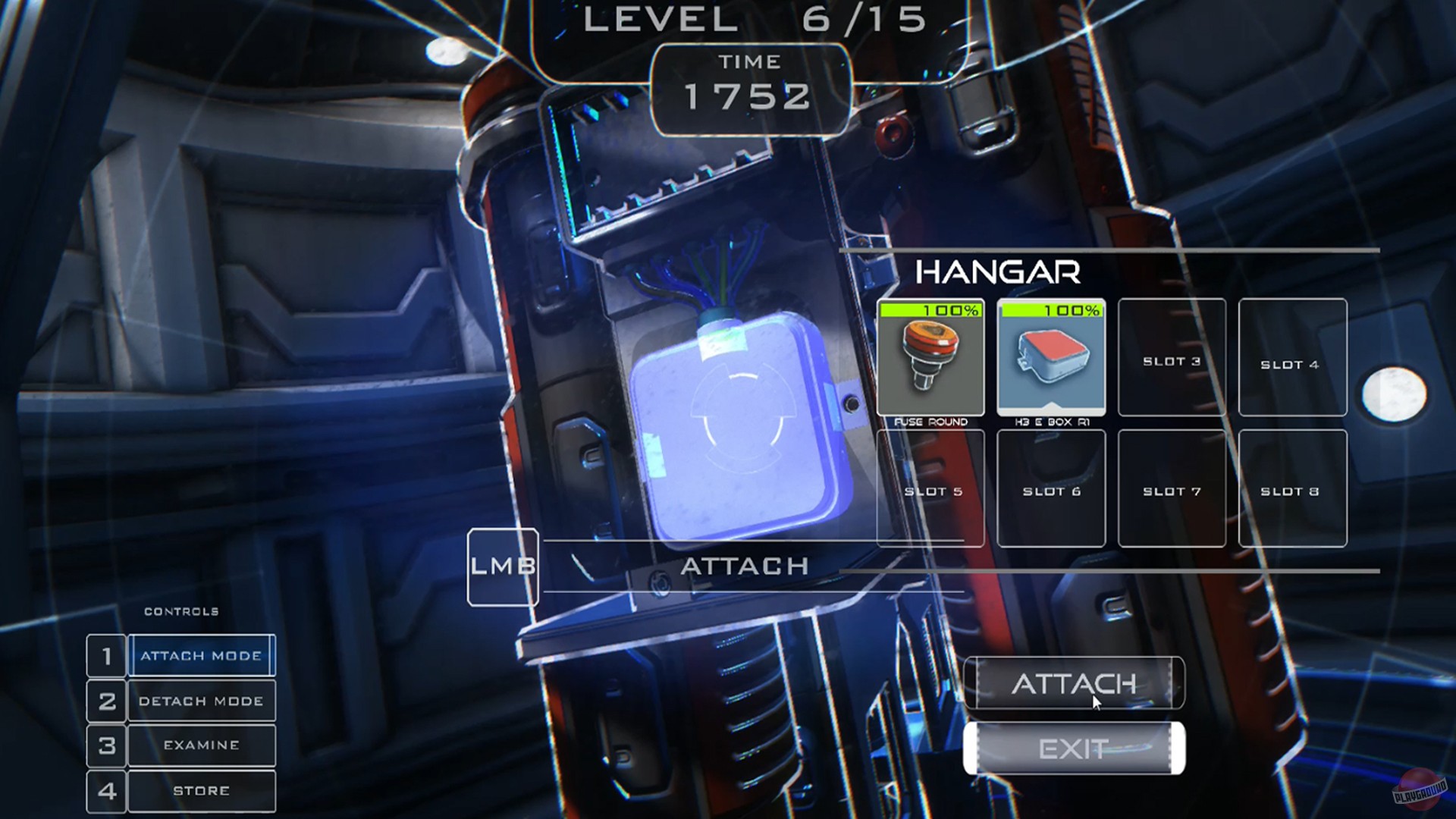Toggle Examine mode in the controls
This screenshot has width=1456, height=819.
point(201,745)
